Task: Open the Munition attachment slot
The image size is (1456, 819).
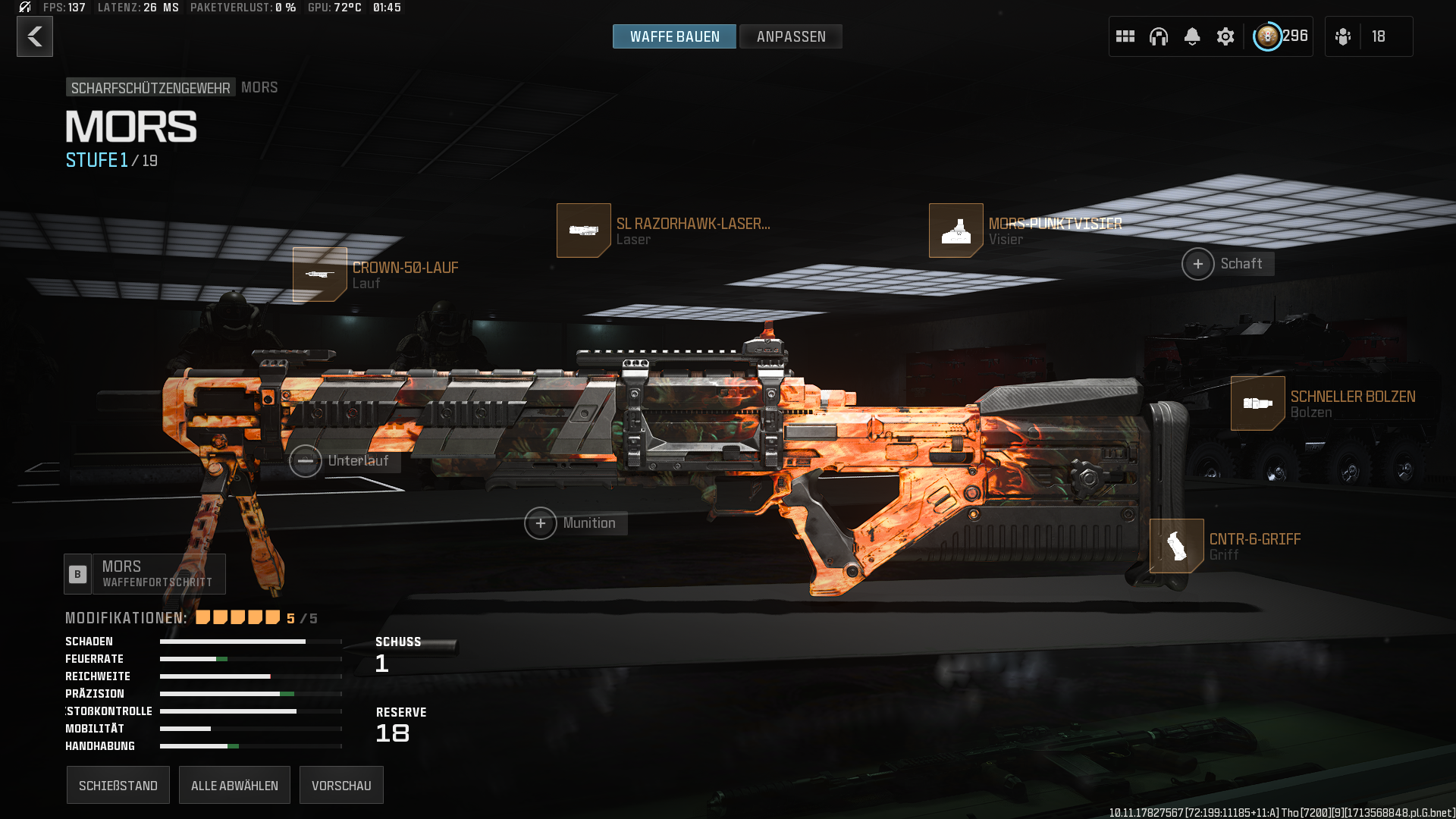Action: pyautogui.click(x=541, y=523)
